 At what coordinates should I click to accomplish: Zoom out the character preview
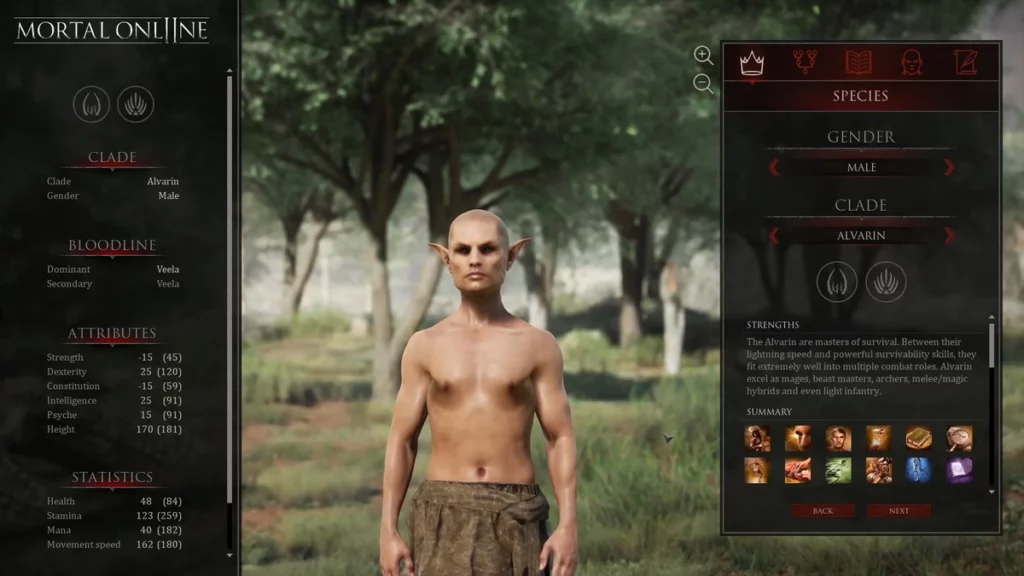(703, 84)
